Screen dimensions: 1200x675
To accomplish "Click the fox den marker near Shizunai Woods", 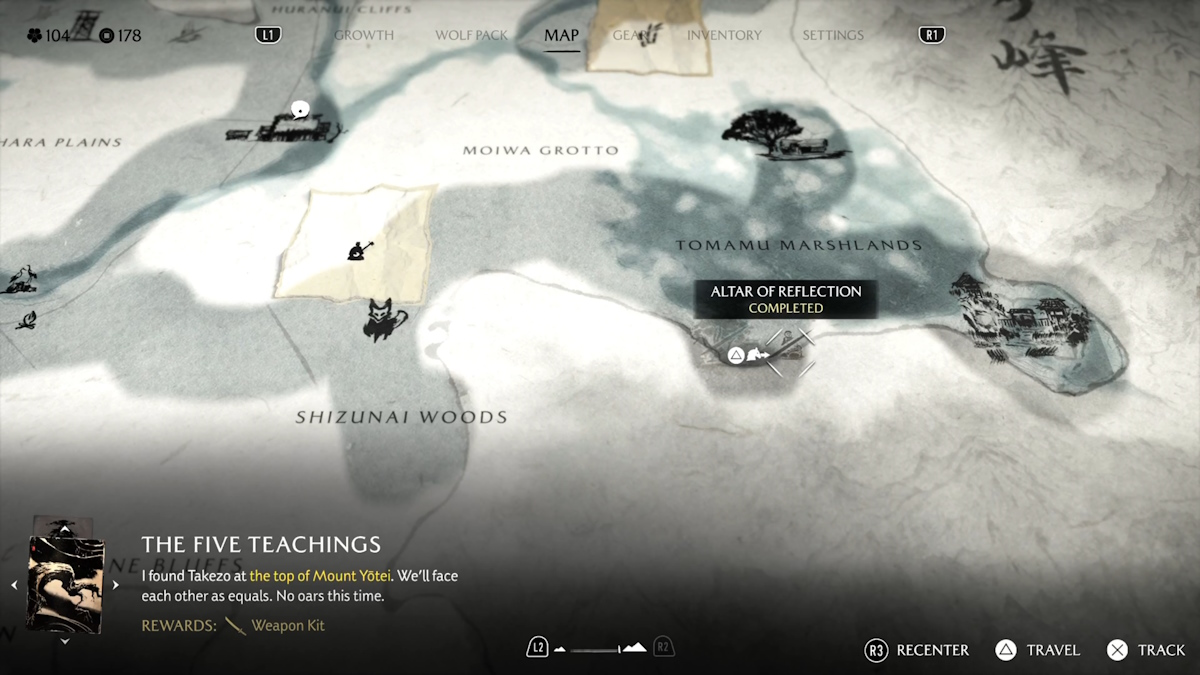I will 385,320.
